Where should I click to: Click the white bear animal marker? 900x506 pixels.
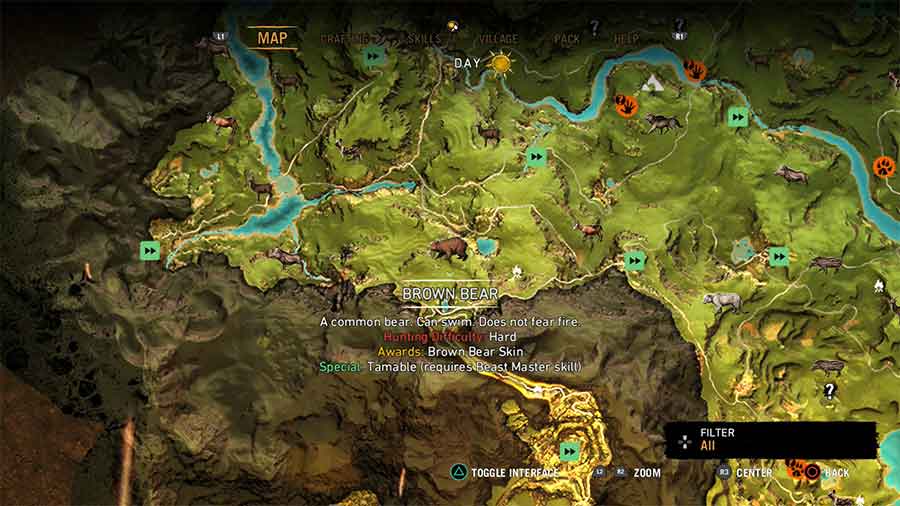pos(721,301)
